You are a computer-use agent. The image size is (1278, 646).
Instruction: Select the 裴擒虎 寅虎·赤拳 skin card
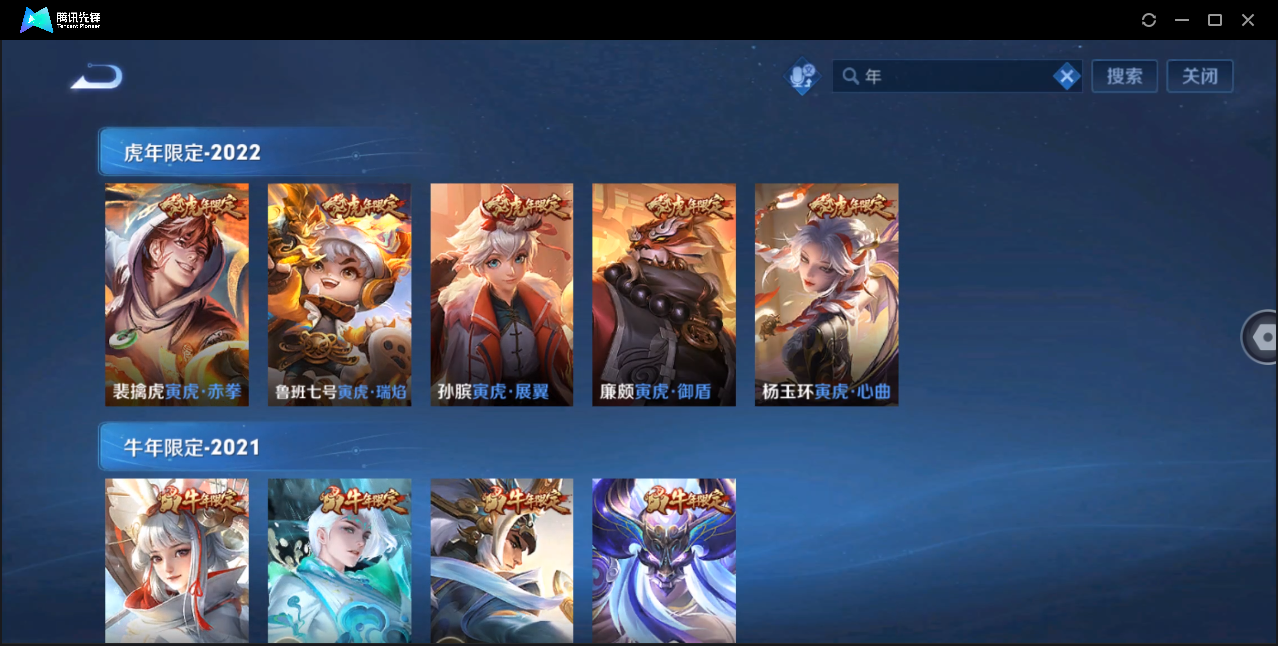(177, 294)
